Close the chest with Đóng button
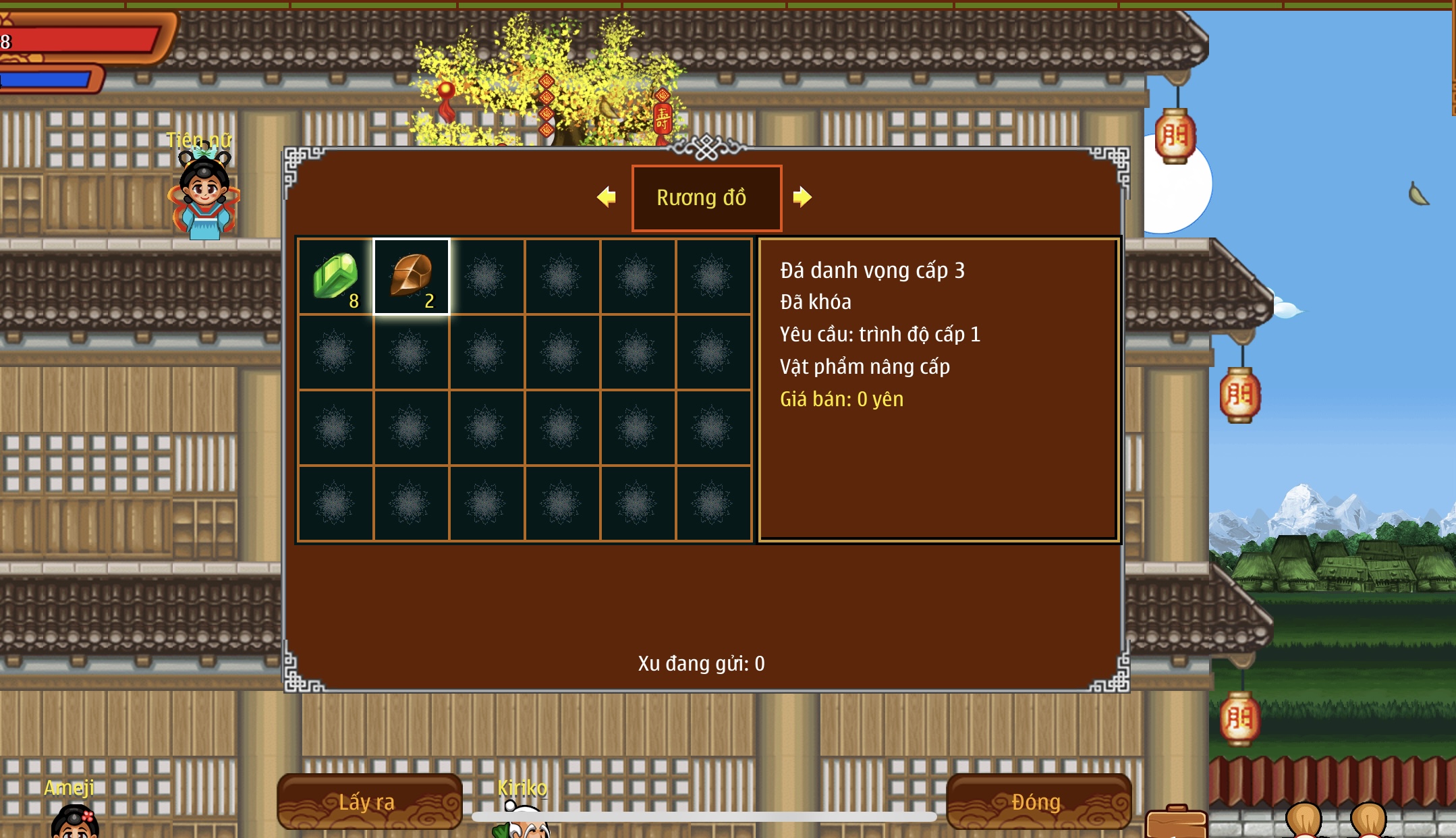 pos(1038,801)
